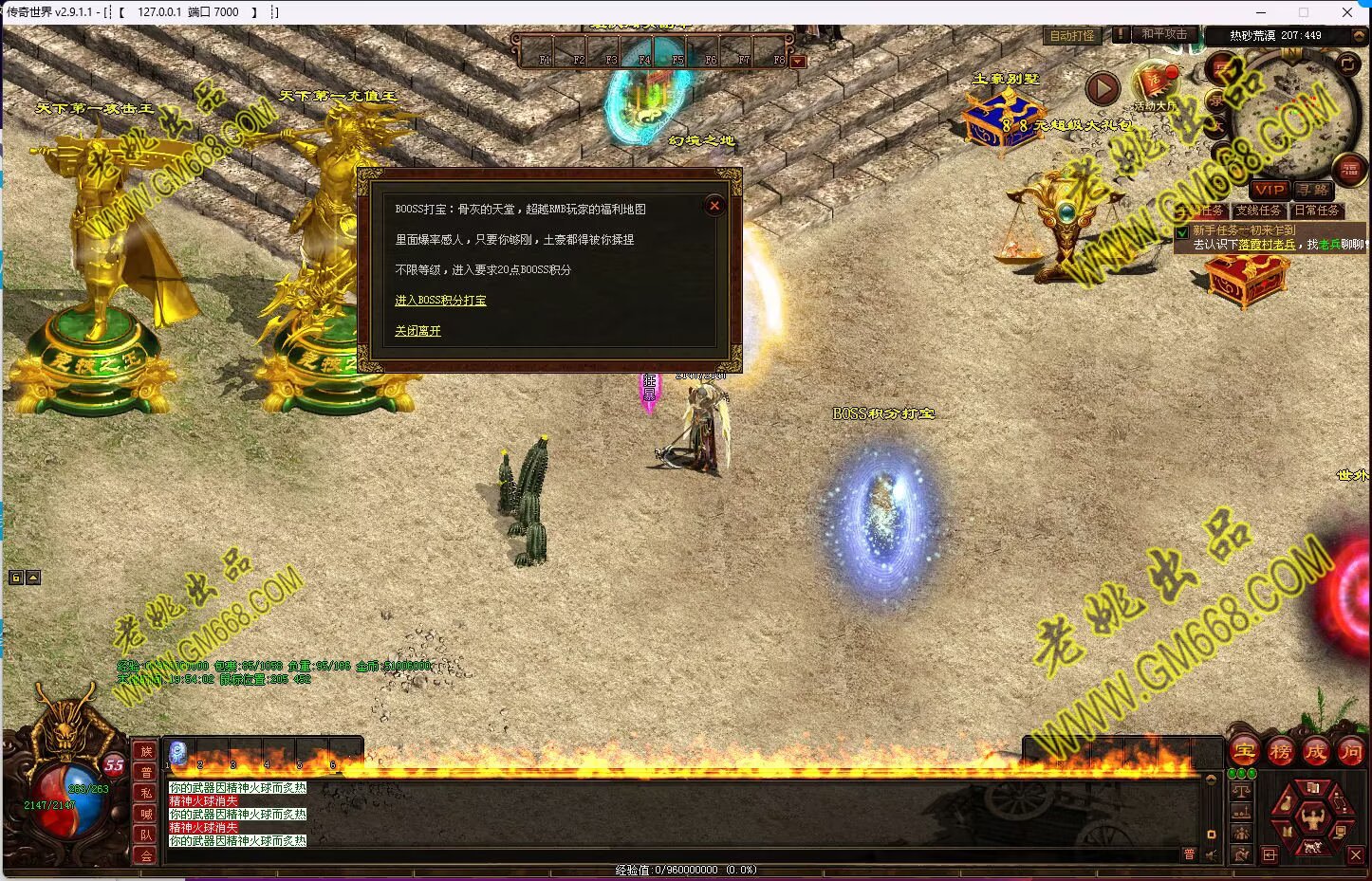The width and height of the screenshot is (1372, 881).
Task: Open the 榜 ranking round button
Action: pyautogui.click(x=1280, y=752)
